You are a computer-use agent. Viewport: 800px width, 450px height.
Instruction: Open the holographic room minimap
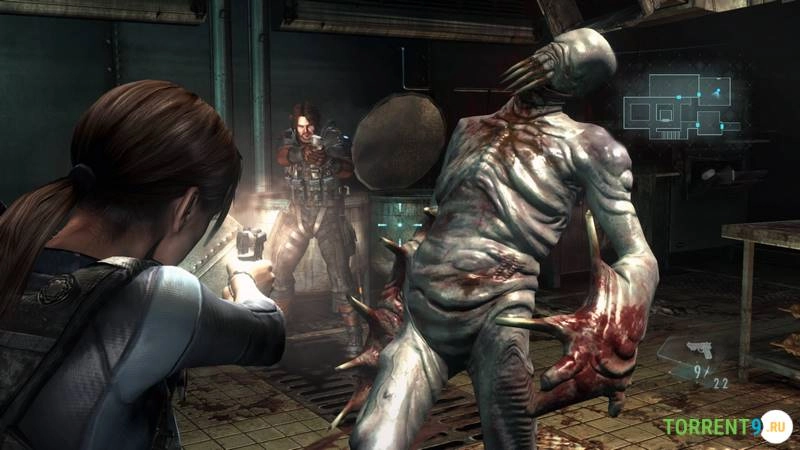[682, 106]
